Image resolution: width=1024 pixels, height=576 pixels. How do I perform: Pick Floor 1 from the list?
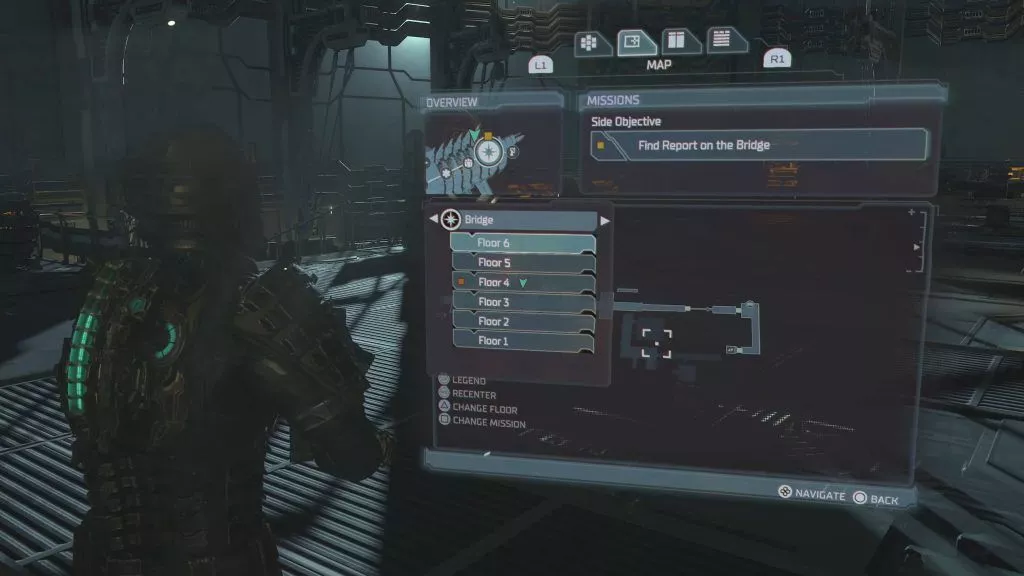point(522,341)
